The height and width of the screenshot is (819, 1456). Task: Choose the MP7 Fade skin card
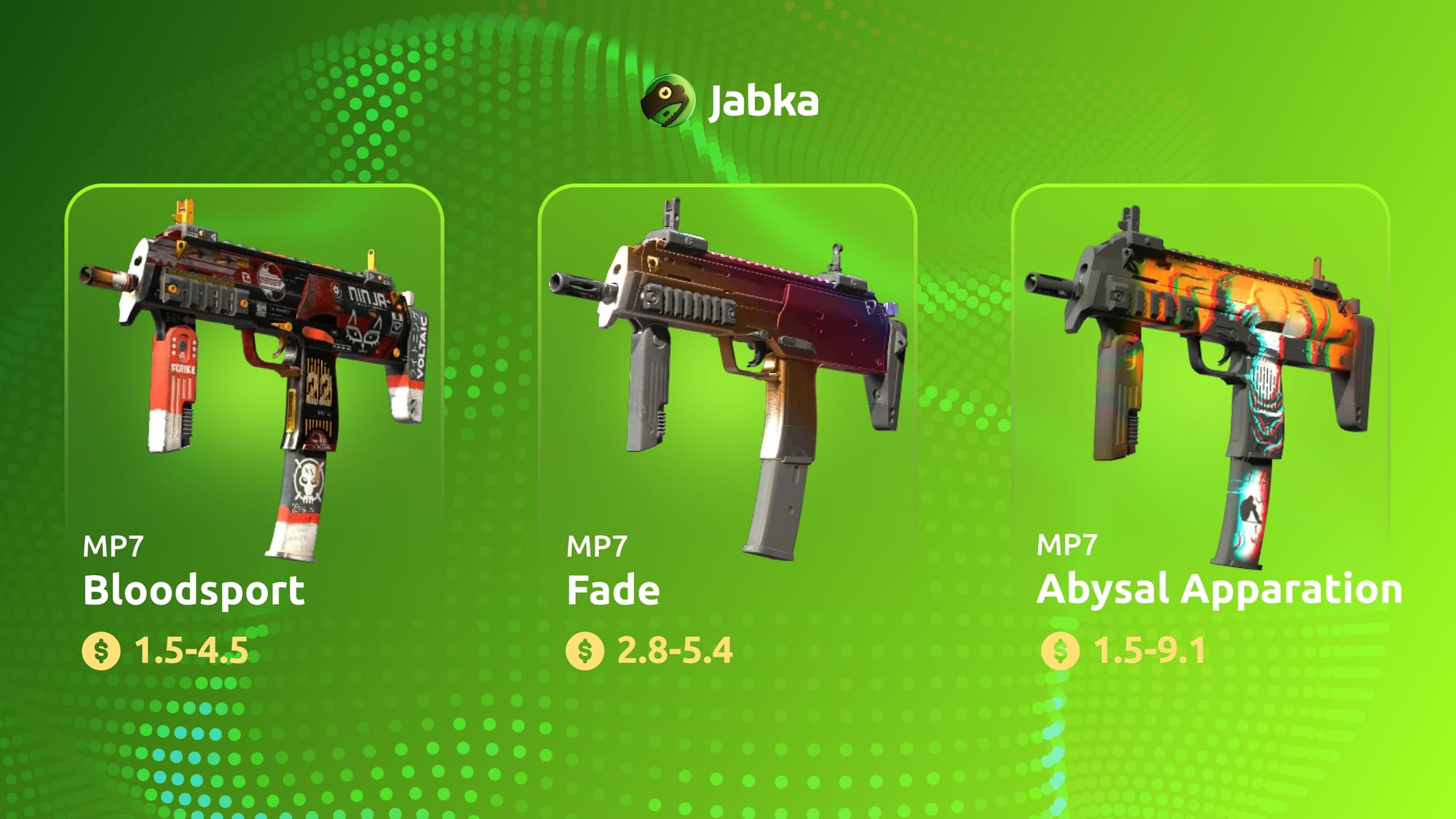pos(727,379)
